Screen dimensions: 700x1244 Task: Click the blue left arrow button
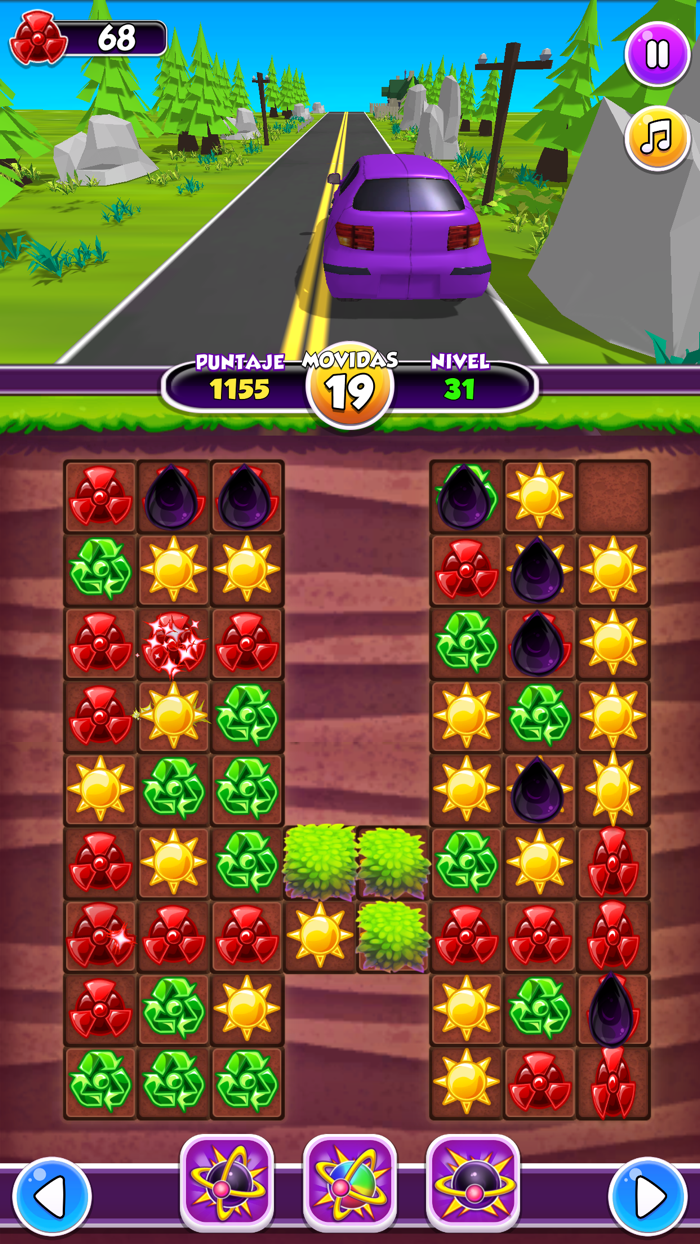coord(51,1196)
